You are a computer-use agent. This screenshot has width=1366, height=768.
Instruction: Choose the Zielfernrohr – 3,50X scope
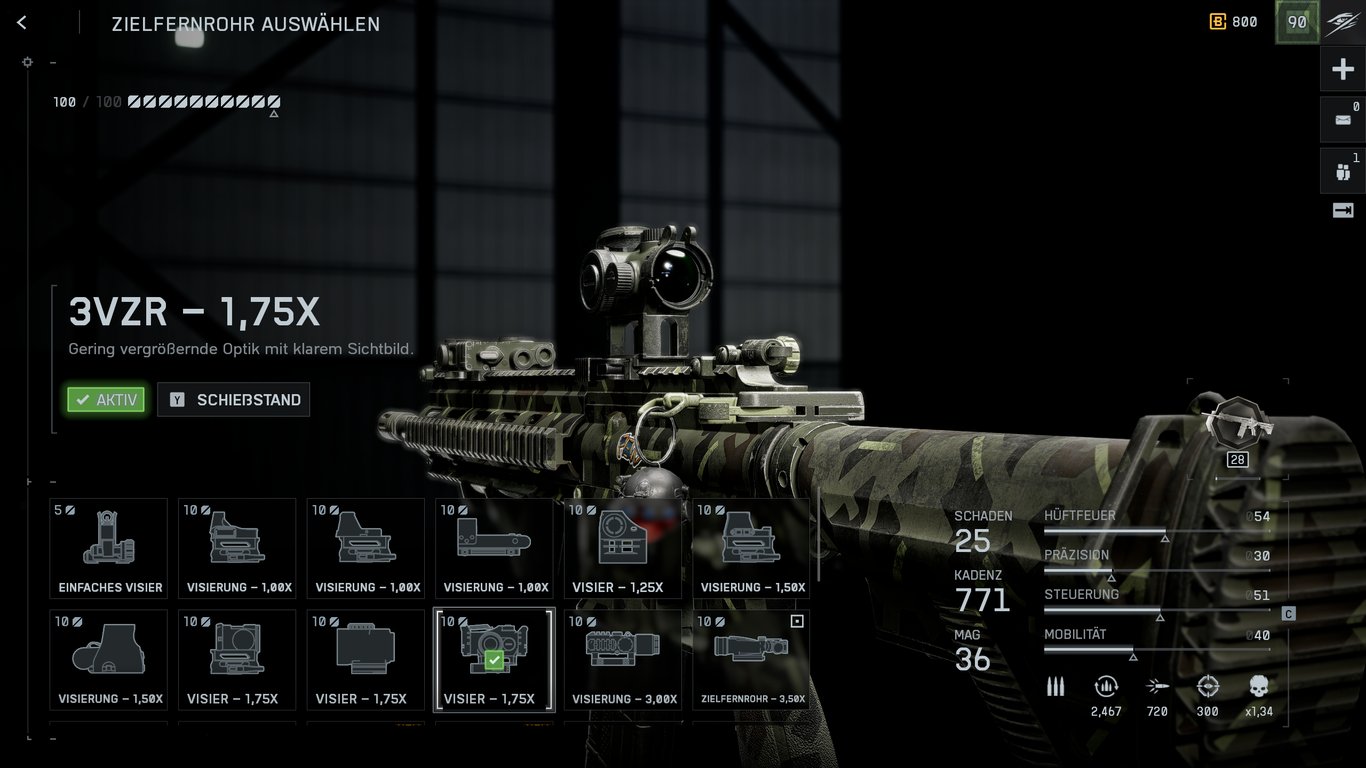tap(752, 660)
